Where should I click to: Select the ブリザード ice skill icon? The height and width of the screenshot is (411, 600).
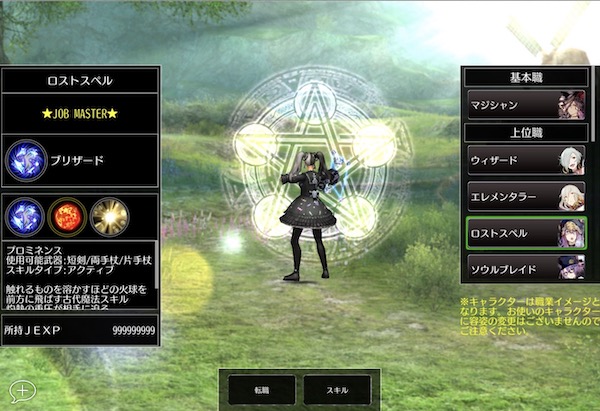[x=24, y=160]
